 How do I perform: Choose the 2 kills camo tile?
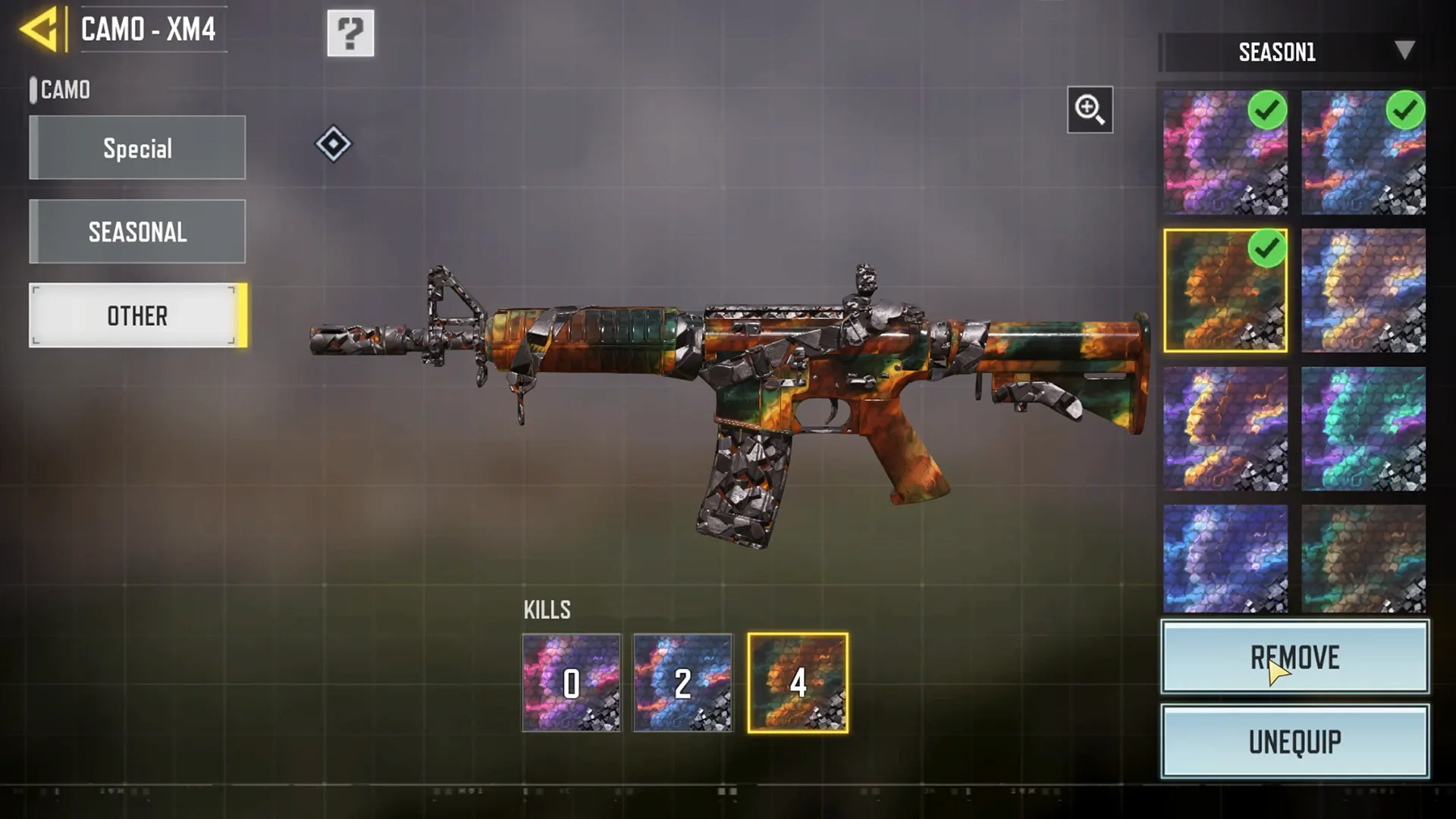682,683
